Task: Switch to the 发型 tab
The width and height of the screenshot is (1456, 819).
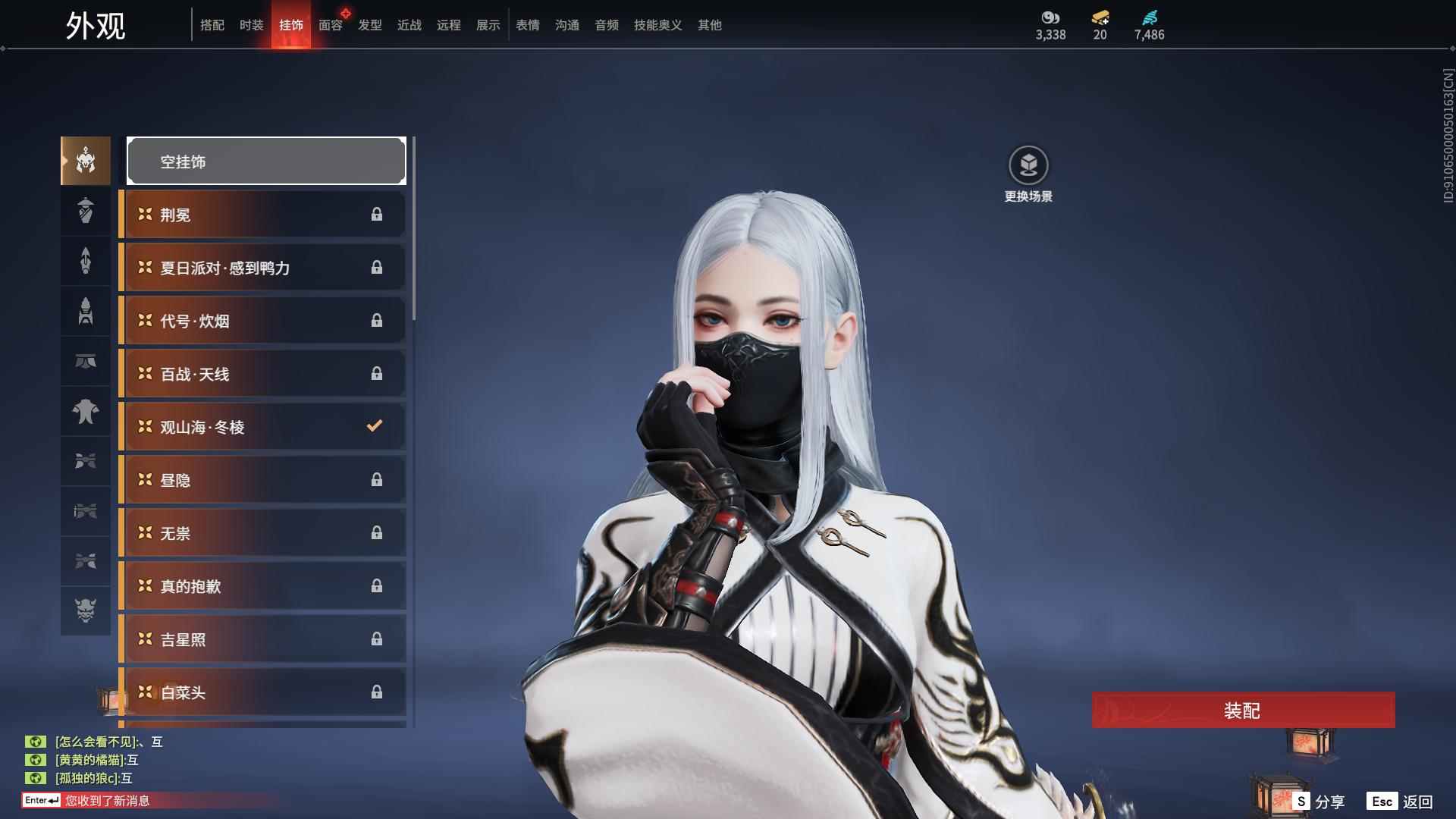Action: point(369,25)
